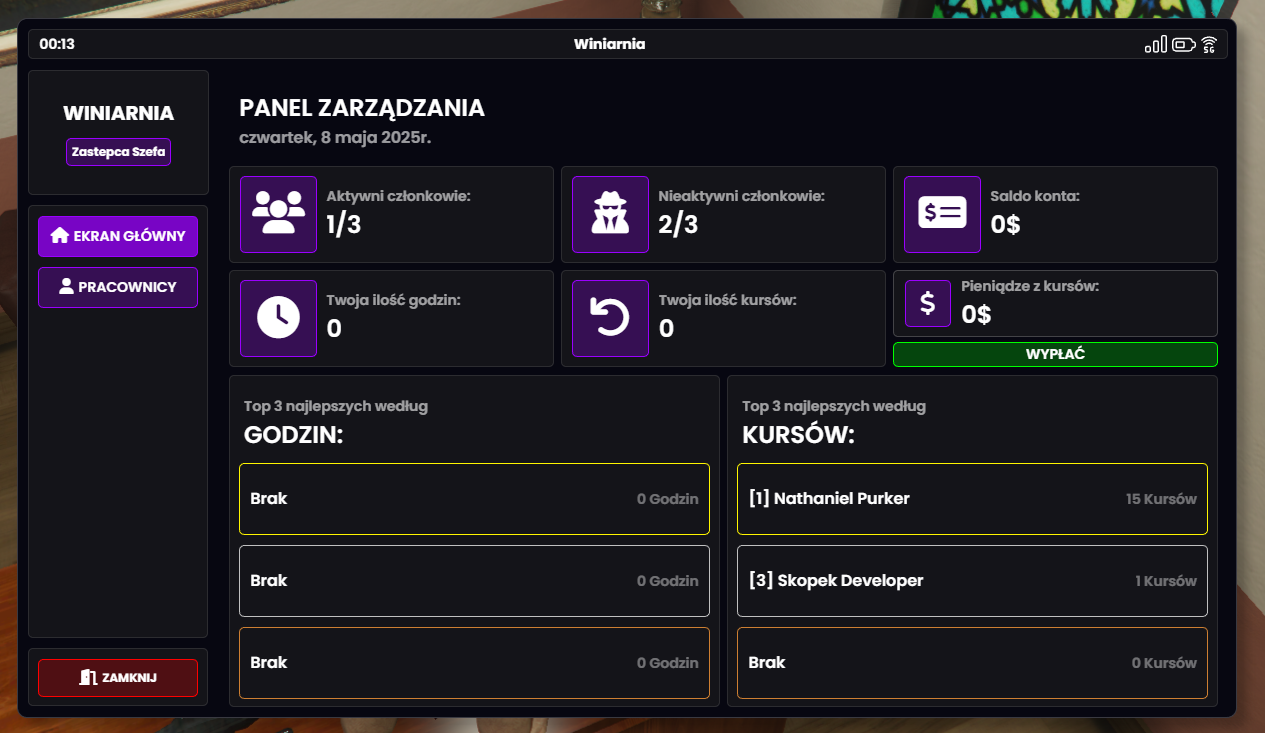
Task: Select the inactive members spy icon
Action: tap(610, 214)
